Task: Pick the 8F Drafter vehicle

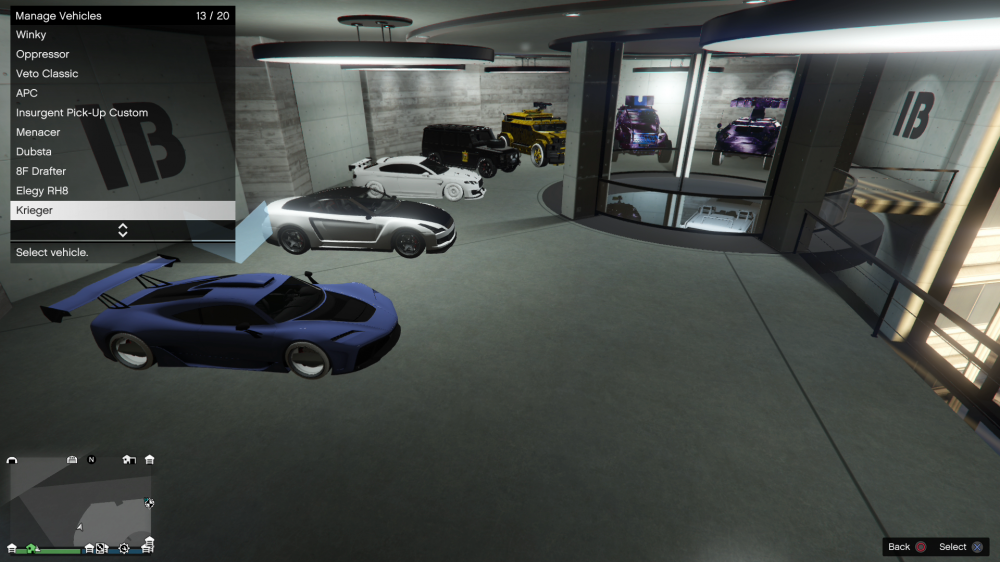Action: coord(122,171)
